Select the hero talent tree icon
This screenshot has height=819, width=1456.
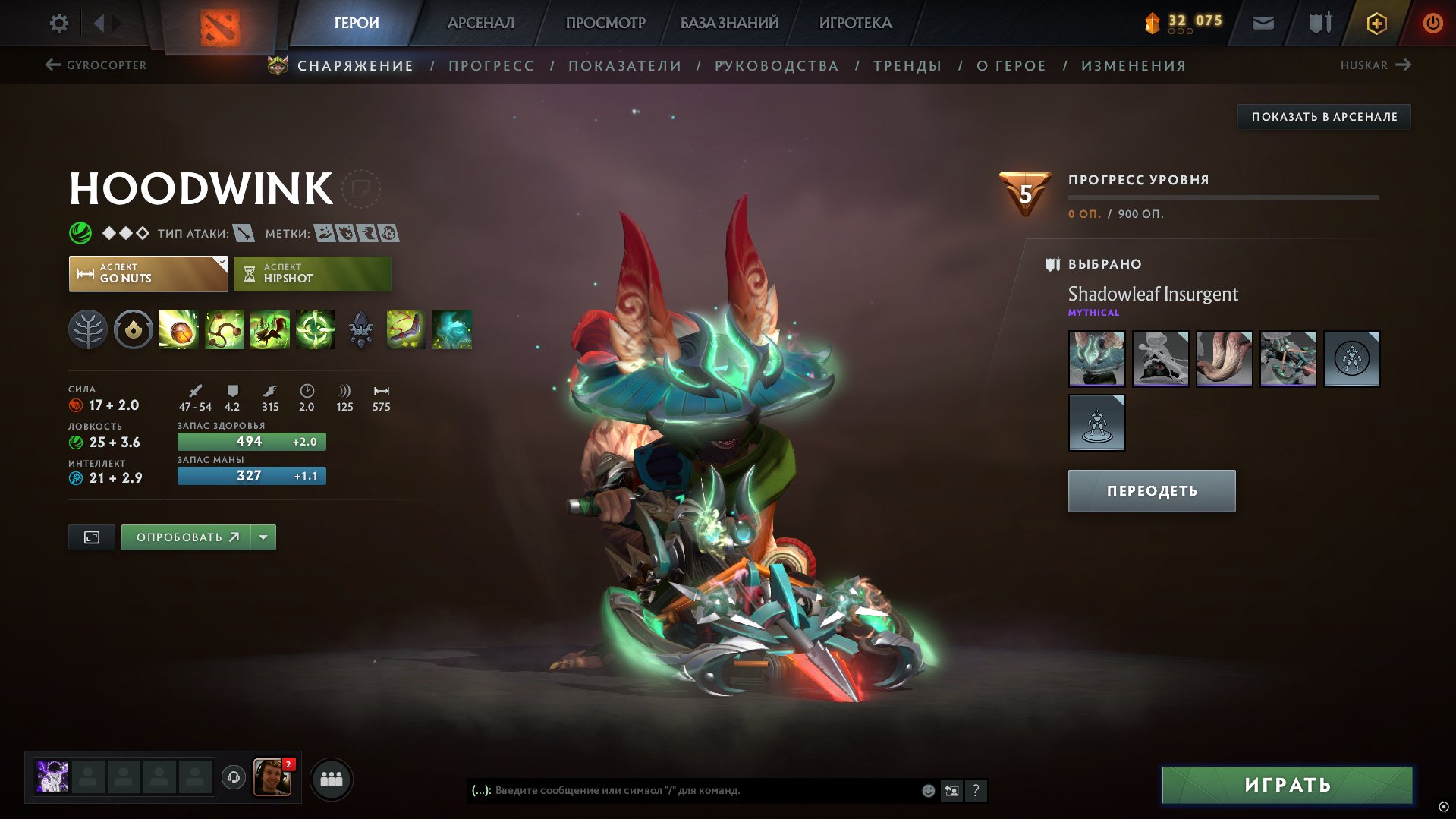coord(90,330)
